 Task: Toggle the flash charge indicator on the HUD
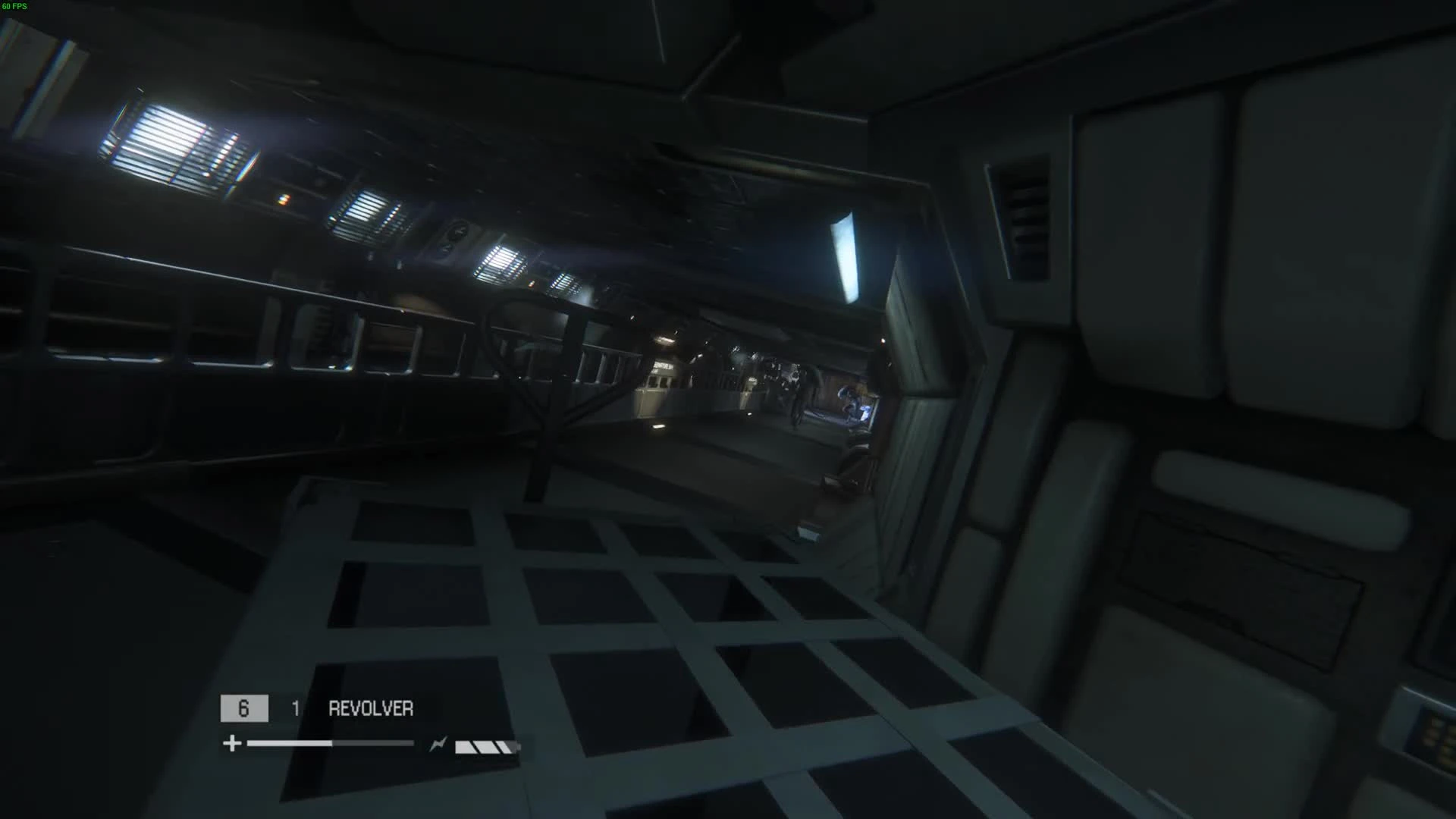pos(438,744)
